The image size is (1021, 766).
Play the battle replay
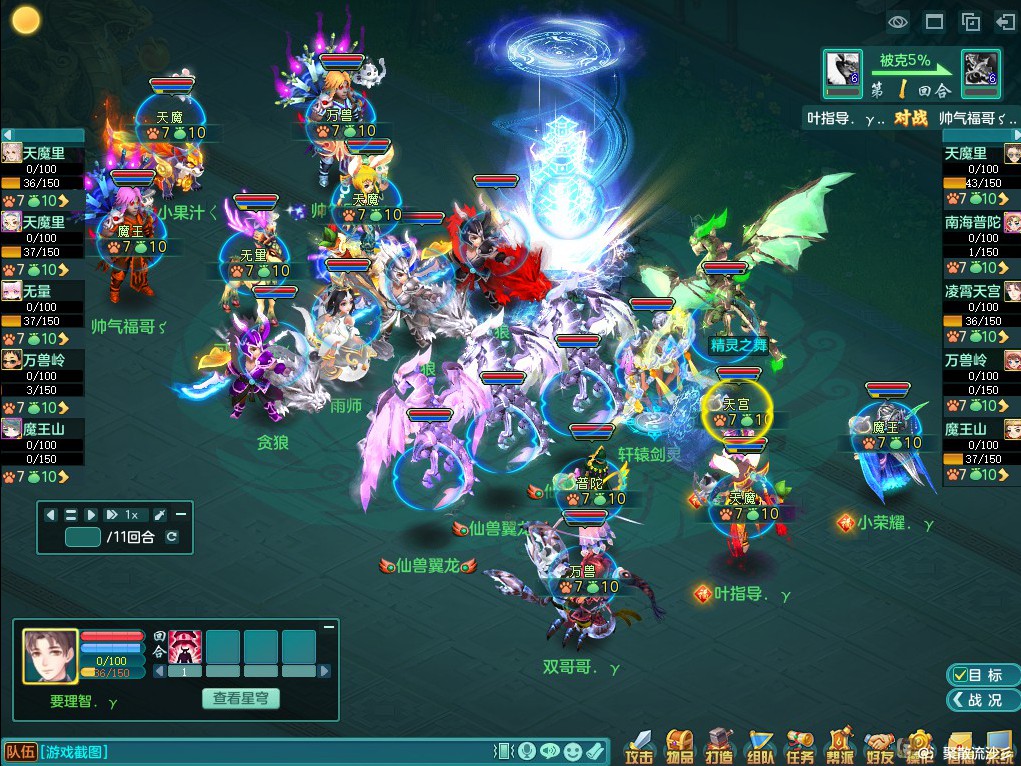pyautogui.click(x=91, y=514)
